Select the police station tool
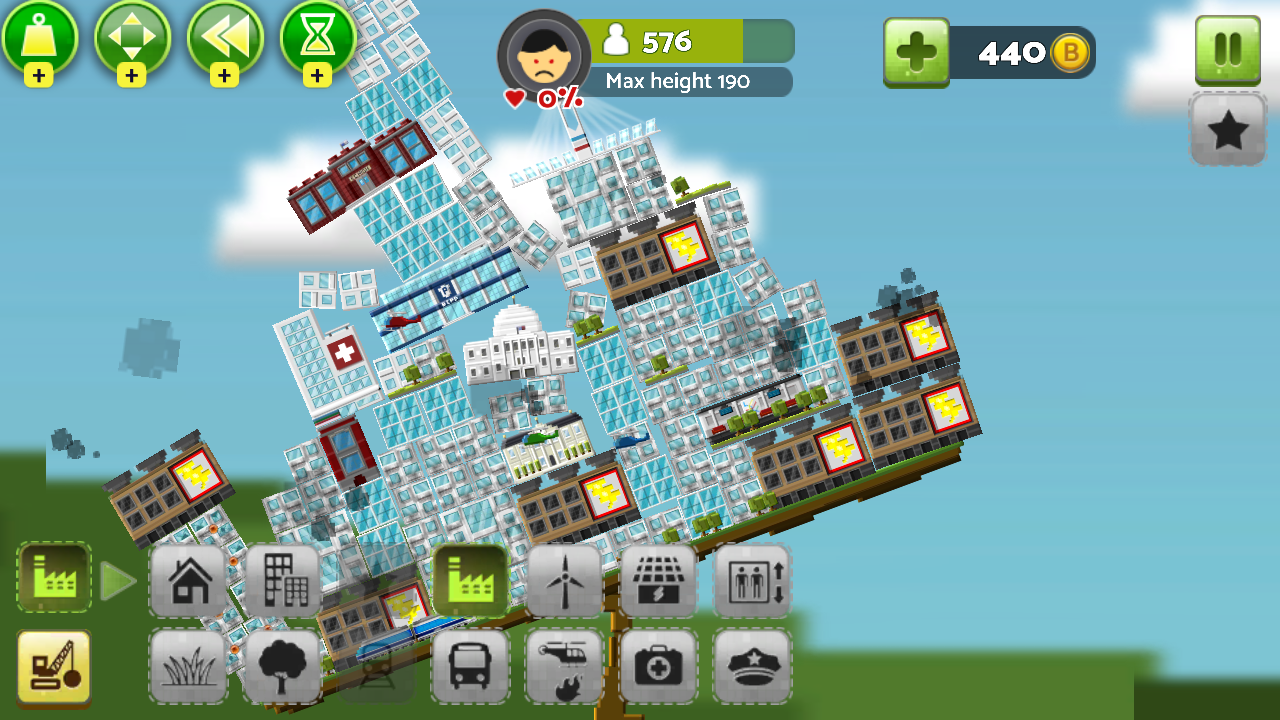 click(752, 665)
